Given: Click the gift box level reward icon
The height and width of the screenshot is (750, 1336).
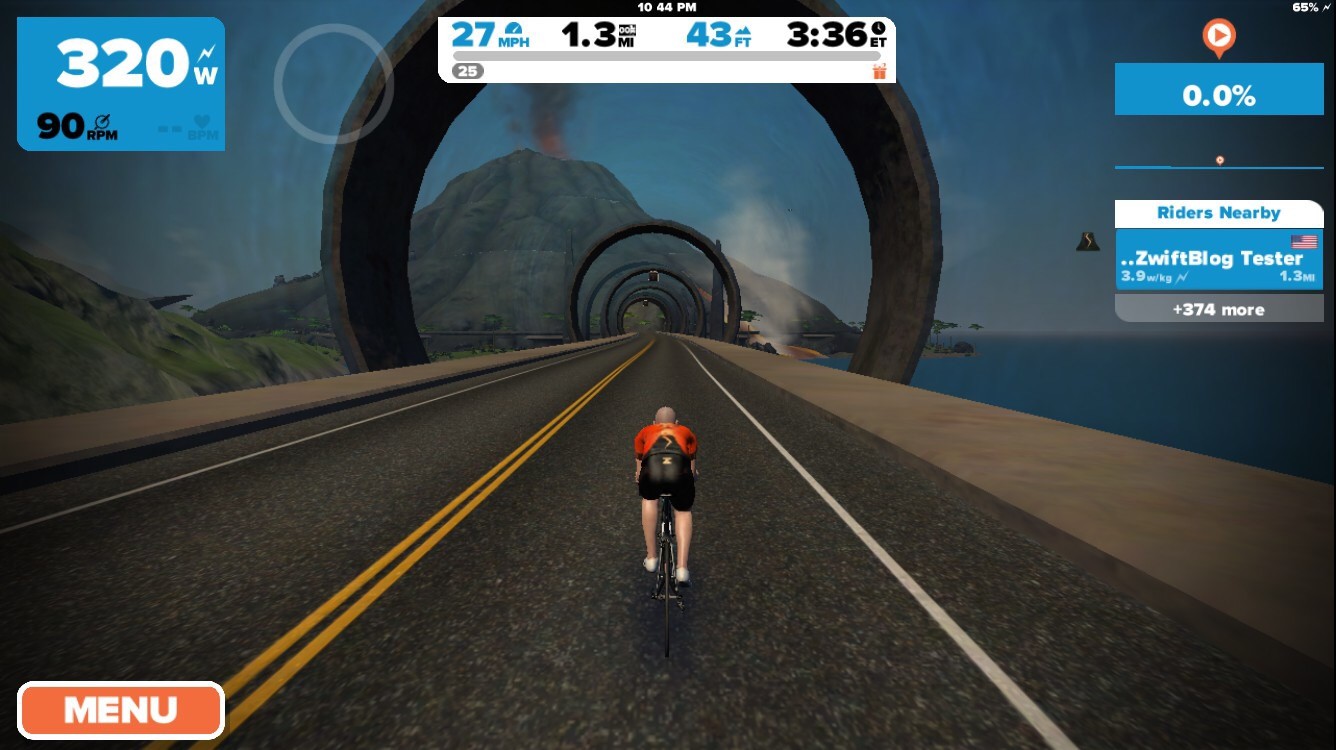Looking at the screenshot, I should [x=879, y=71].
